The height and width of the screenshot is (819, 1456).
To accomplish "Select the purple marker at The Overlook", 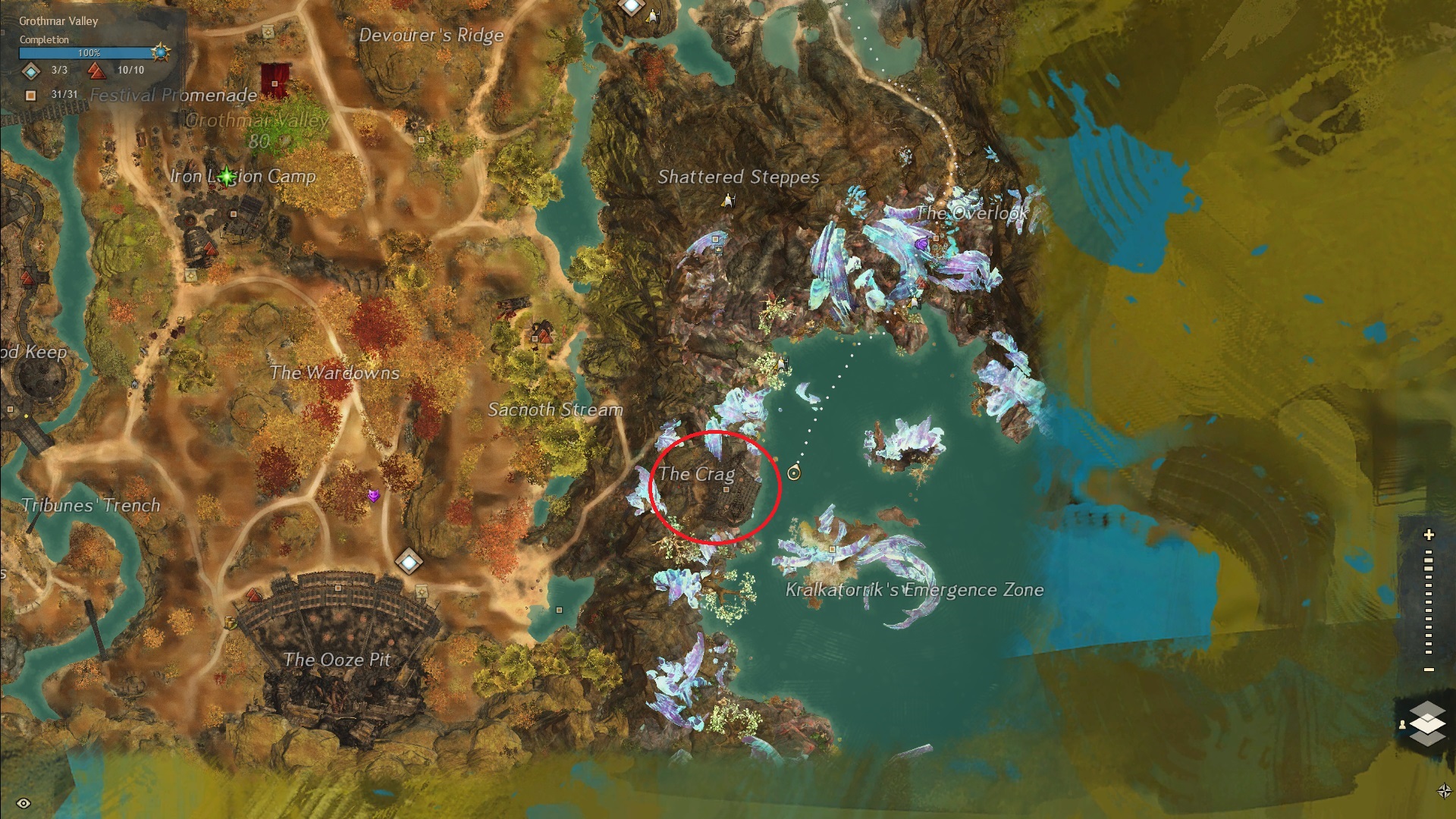I will point(921,244).
